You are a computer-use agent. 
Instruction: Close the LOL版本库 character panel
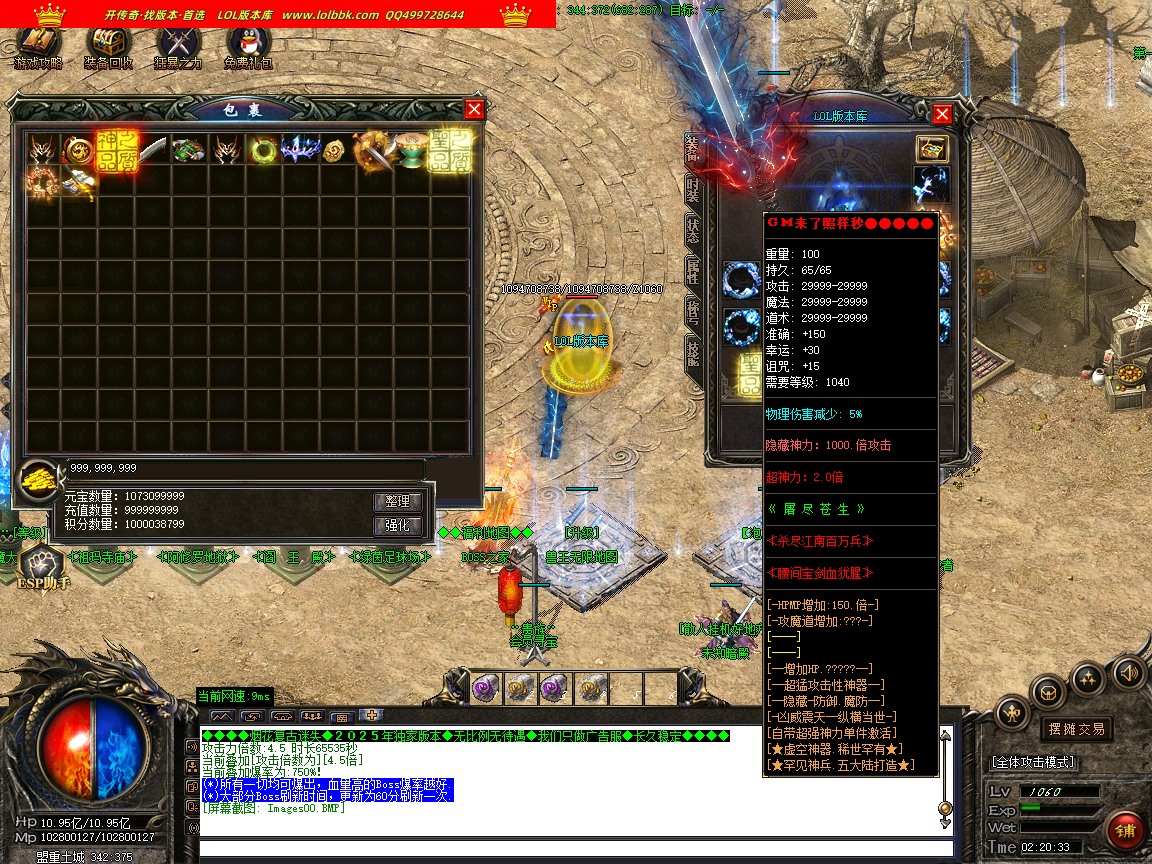(941, 114)
